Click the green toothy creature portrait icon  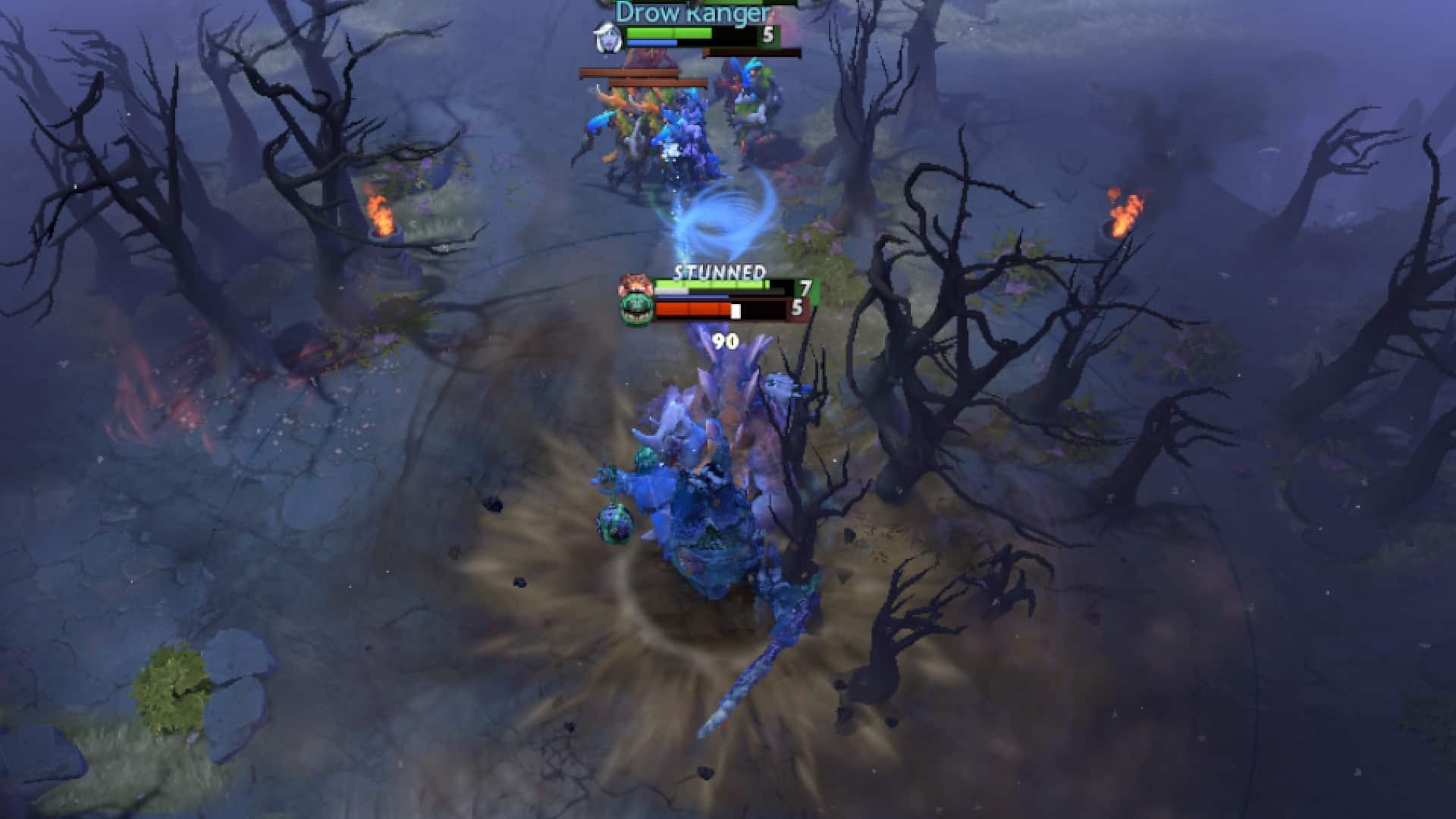coord(635,309)
